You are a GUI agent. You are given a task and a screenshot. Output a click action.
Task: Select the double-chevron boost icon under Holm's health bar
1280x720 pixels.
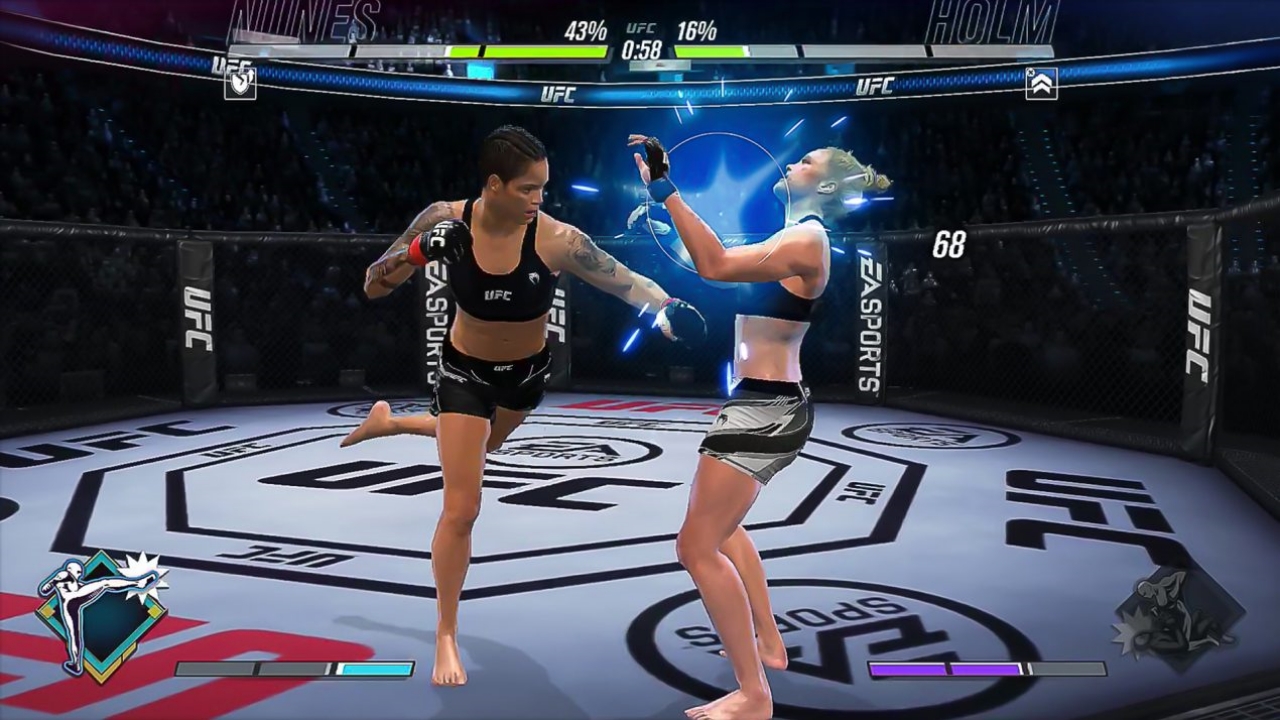(1041, 83)
